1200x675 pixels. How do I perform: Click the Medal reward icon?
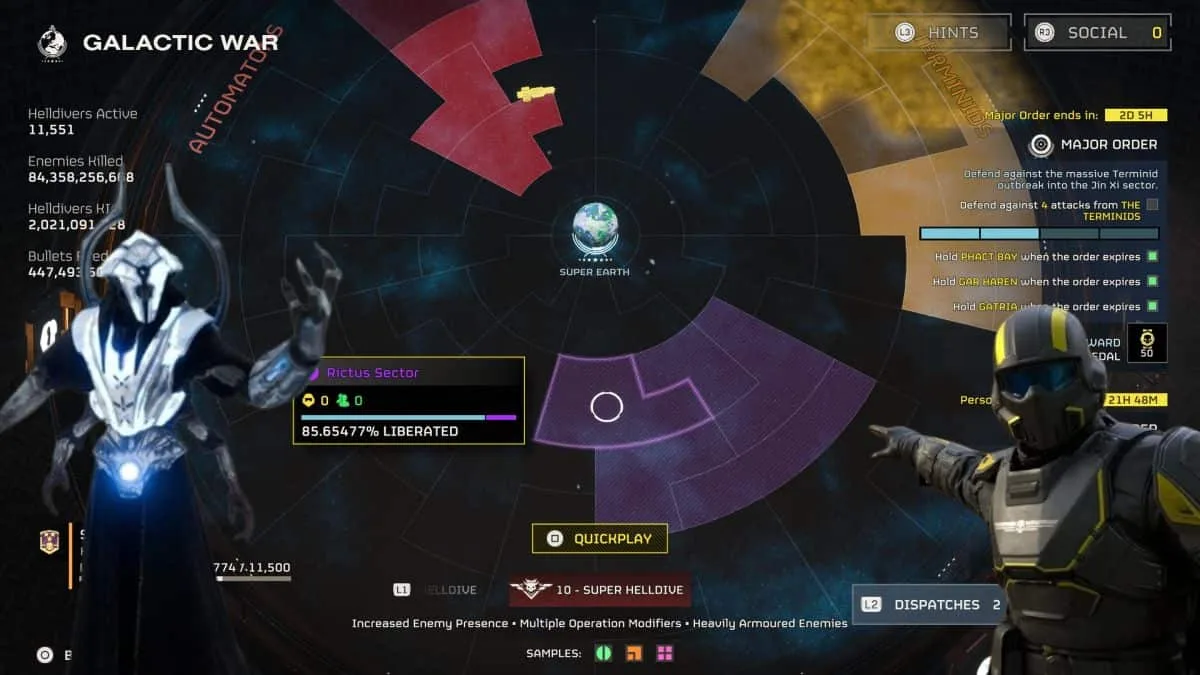pyautogui.click(x=1146, y=343)
